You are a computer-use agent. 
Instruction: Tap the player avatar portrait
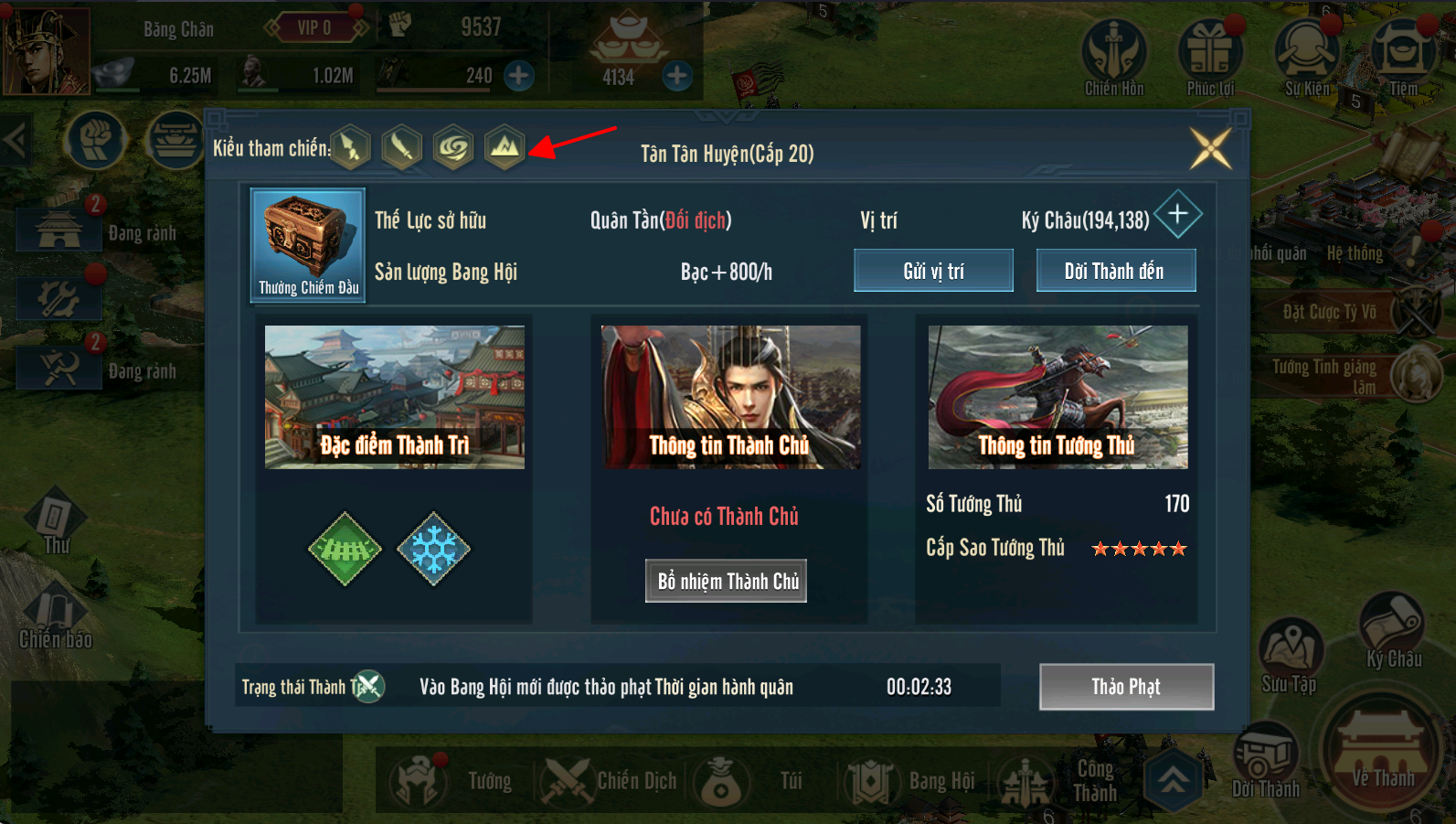click(x=46, y=50)
